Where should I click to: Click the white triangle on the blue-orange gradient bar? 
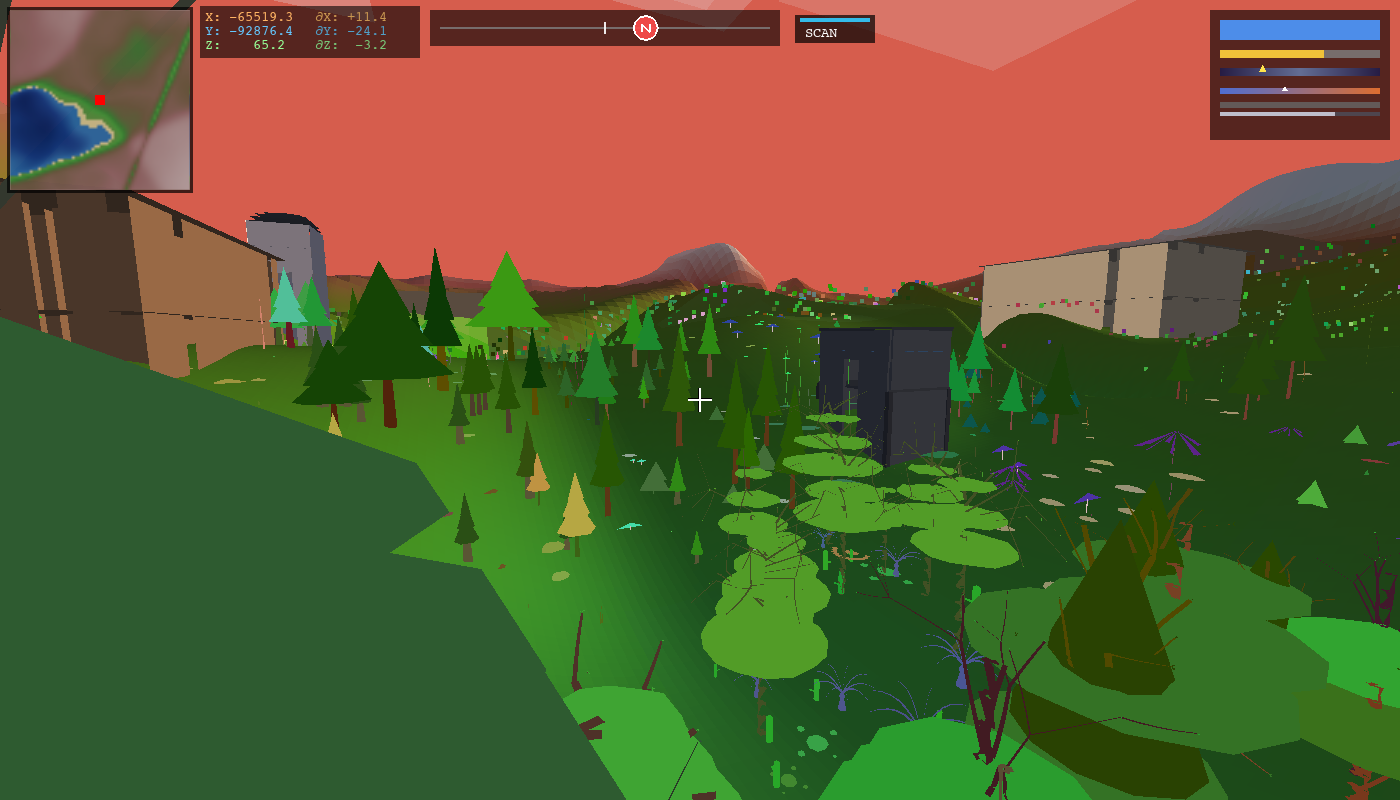tap(1285, 89)
